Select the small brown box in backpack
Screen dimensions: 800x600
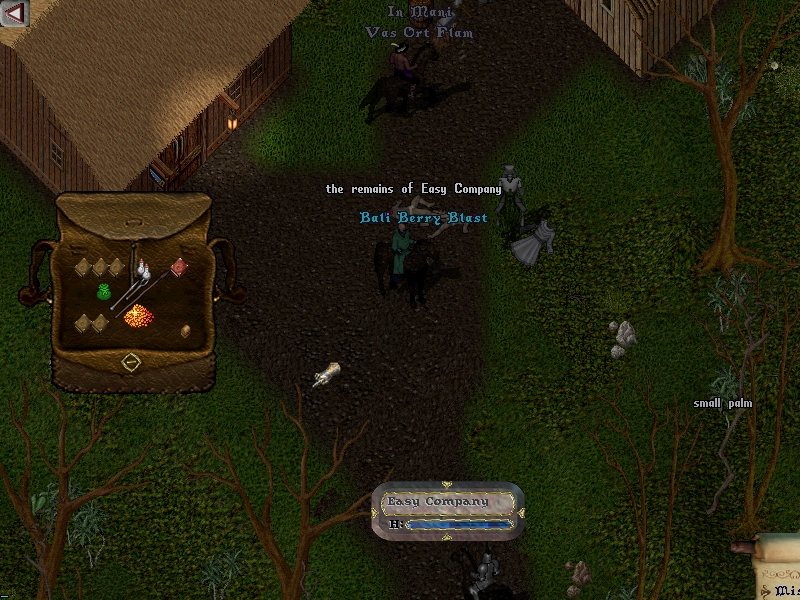[x=185, y=331]
